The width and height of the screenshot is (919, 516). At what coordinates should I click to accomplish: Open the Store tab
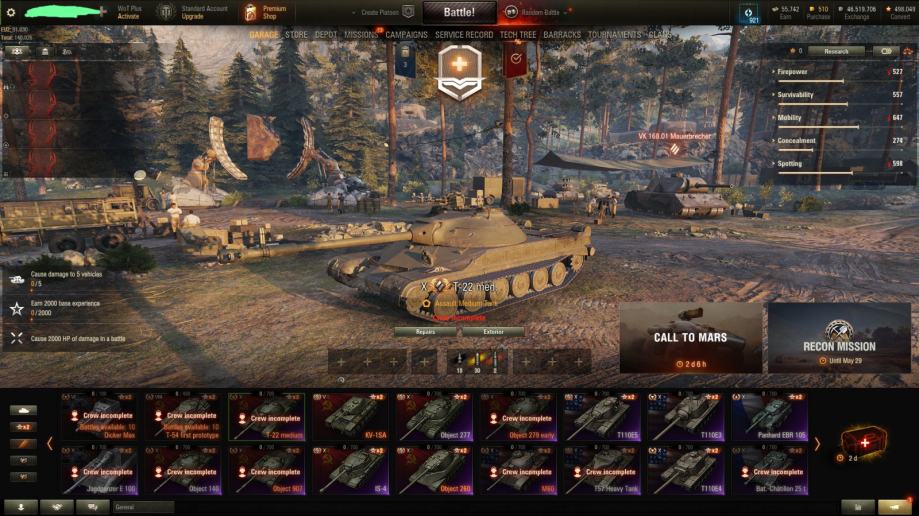click(x=297, y=35)
